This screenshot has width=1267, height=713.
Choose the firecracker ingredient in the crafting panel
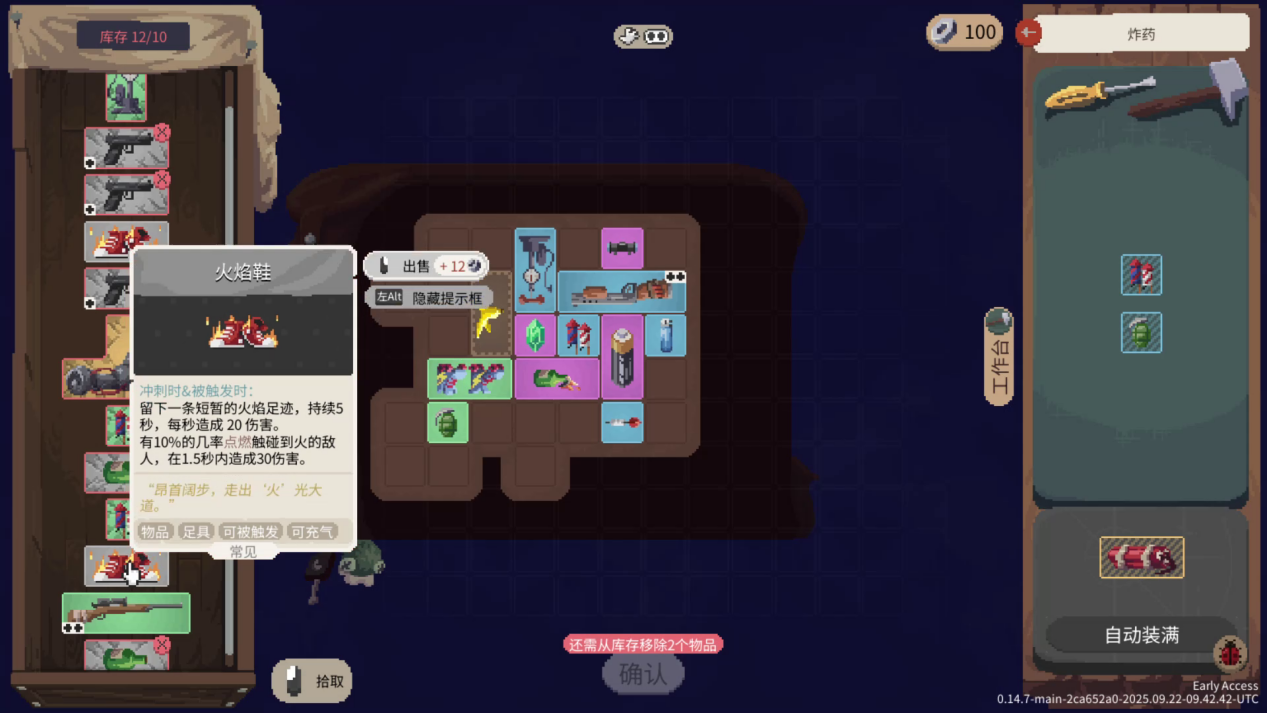pos(1141,275)
